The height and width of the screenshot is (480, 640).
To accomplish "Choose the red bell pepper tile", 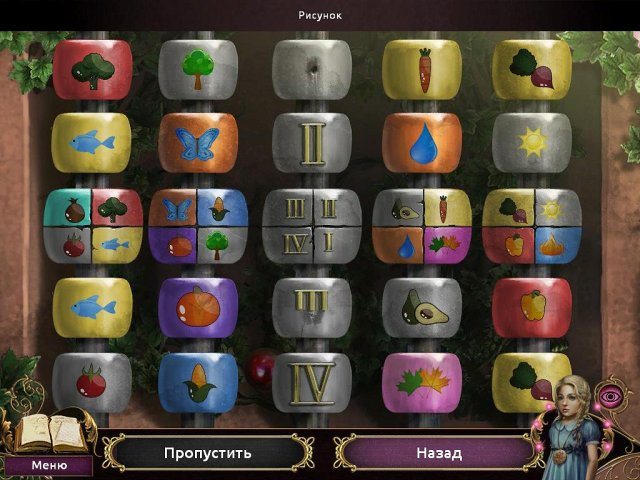I will (531, 306).
